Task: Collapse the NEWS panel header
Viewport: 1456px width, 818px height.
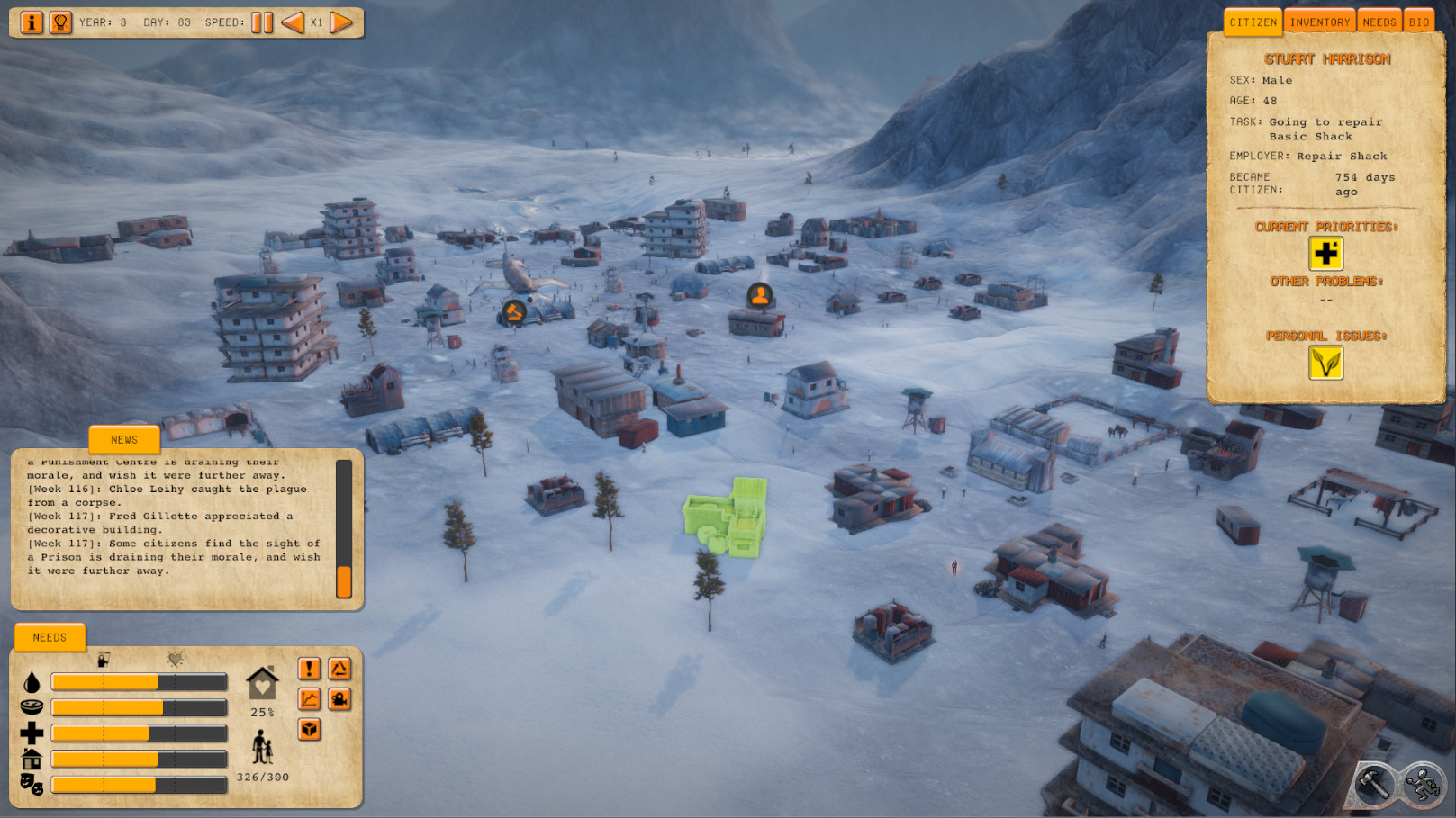Action: pyautogui.click(x=123, y=439)
